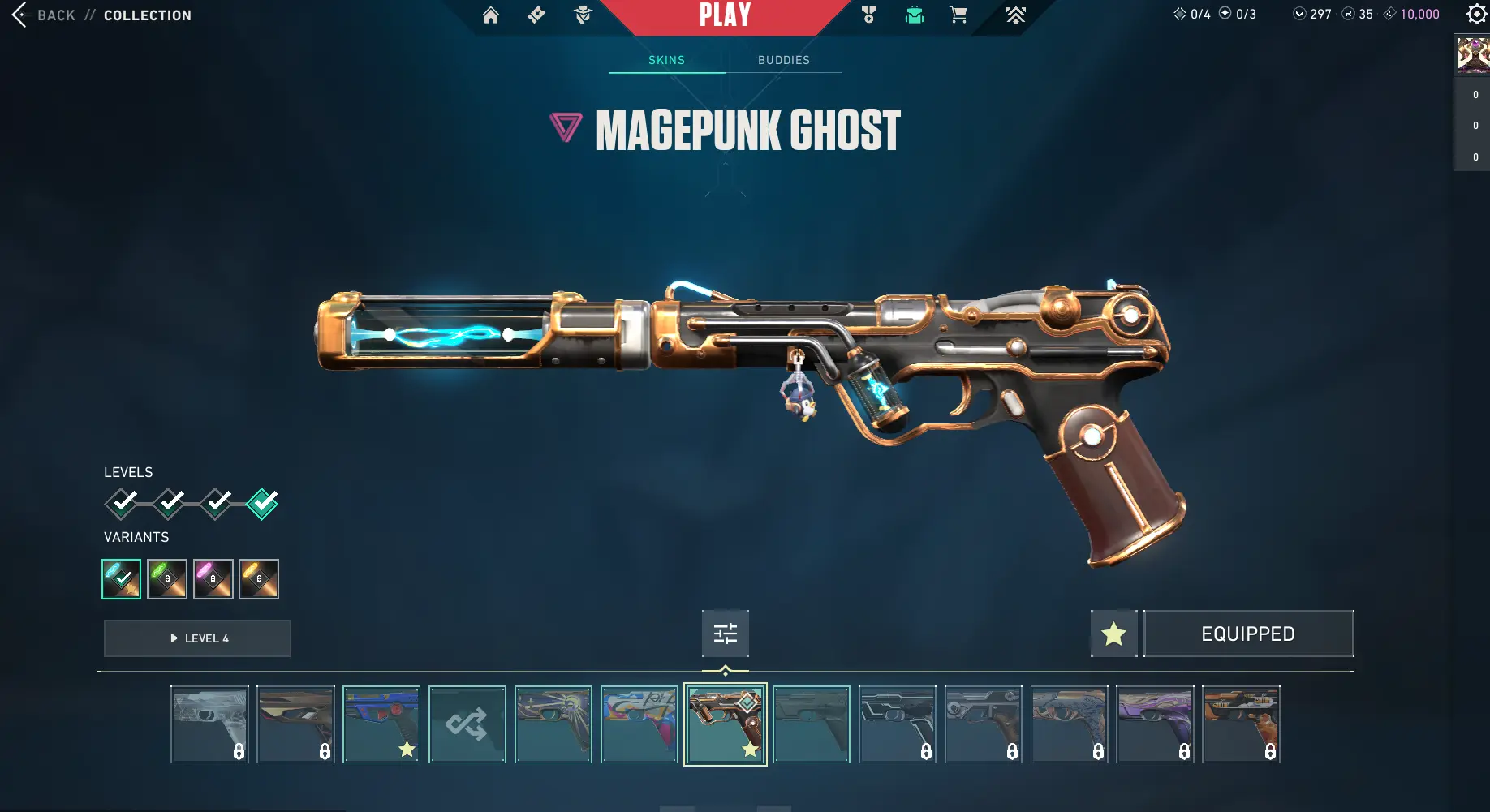1490x812 pixels.
Task: Select the purple locked Ghost skin thumbnail
Action: tap(1155, 724)
